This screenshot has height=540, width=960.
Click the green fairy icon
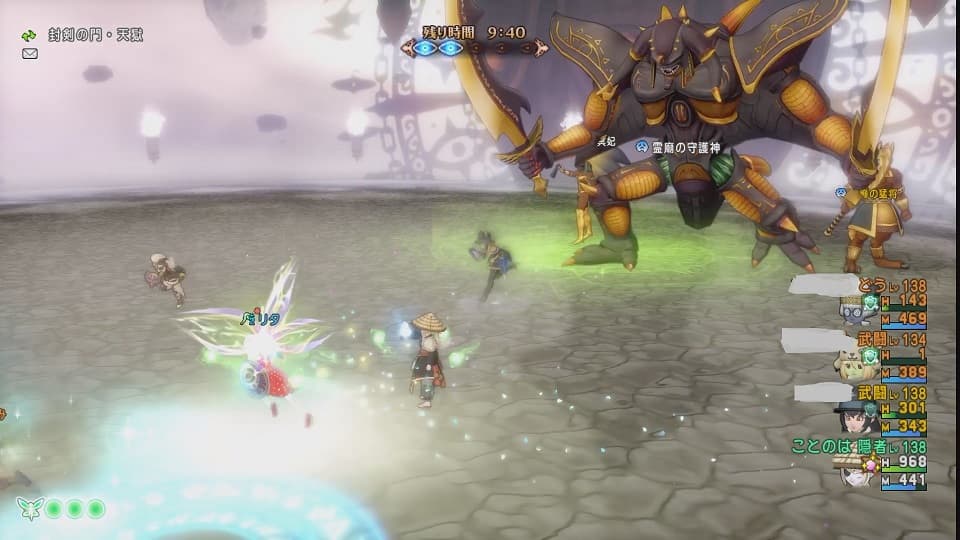point(29,508)
